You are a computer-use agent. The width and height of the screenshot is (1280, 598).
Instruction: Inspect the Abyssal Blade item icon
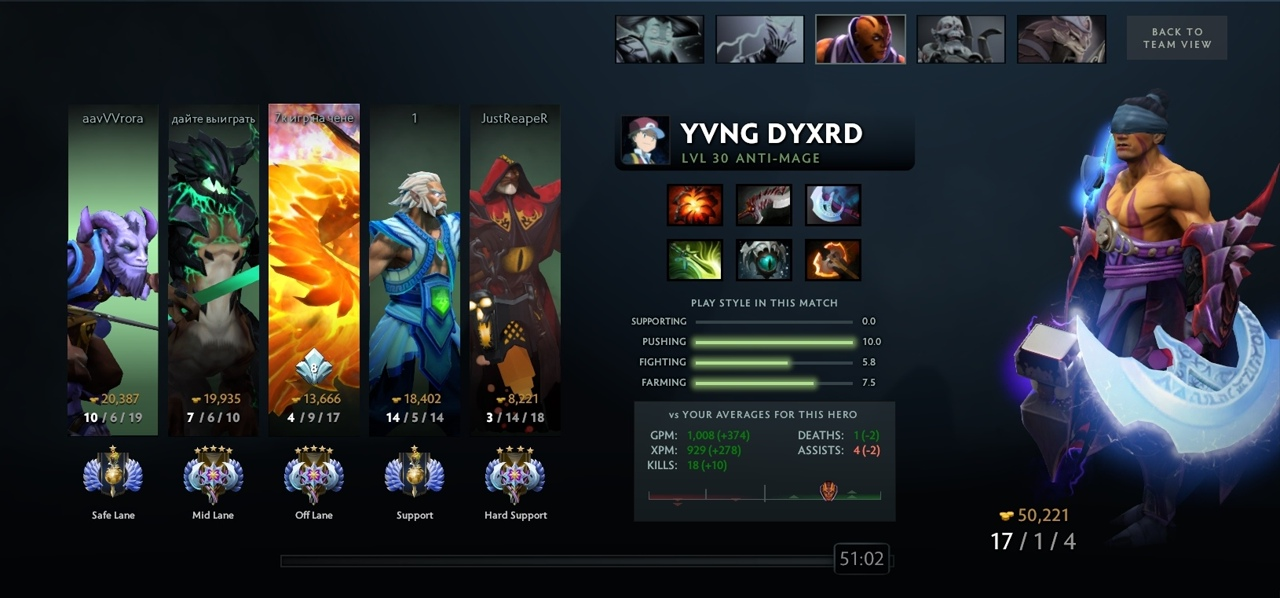764,205
